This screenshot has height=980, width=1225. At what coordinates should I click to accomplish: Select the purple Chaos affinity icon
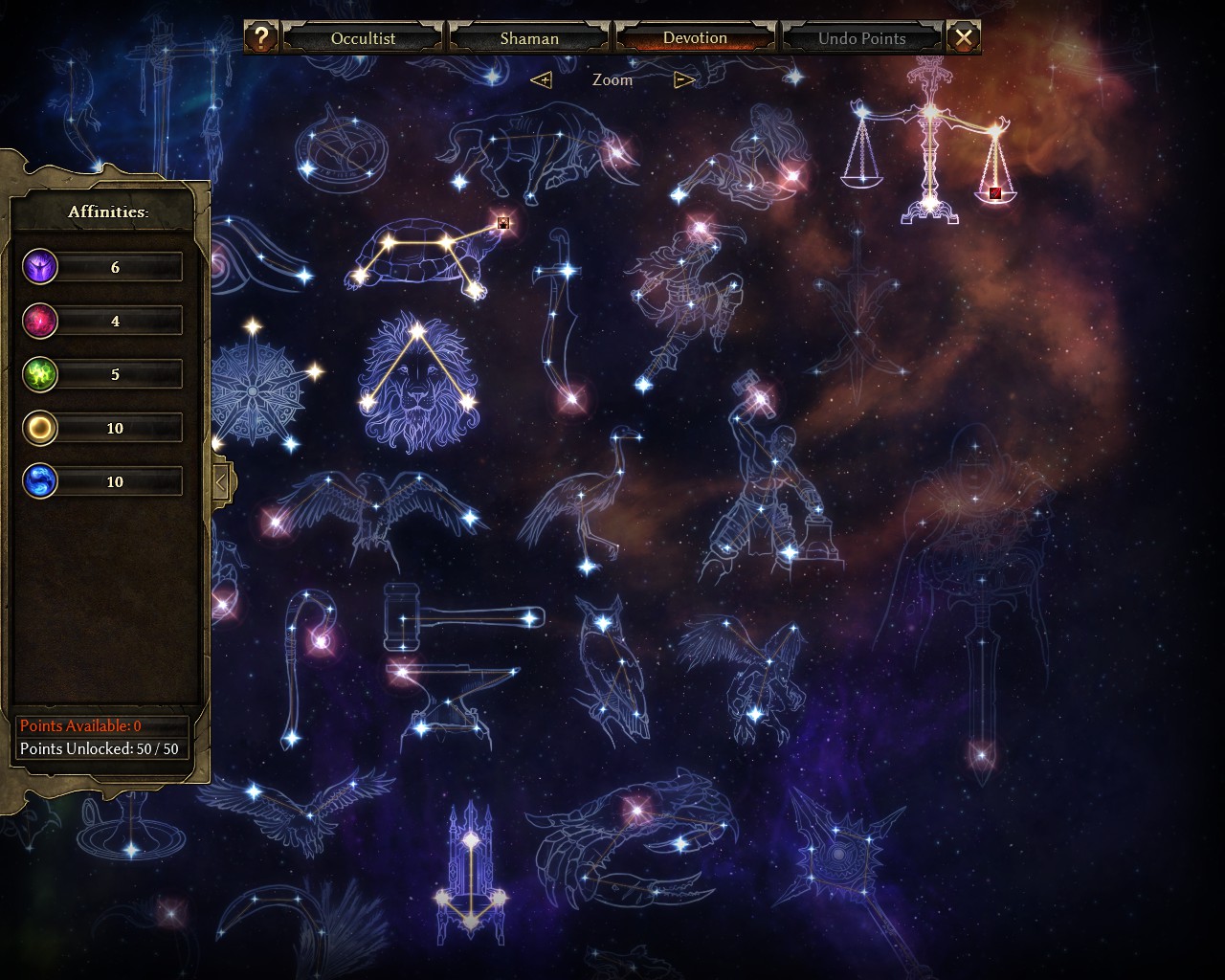click(x=40, y=267)
